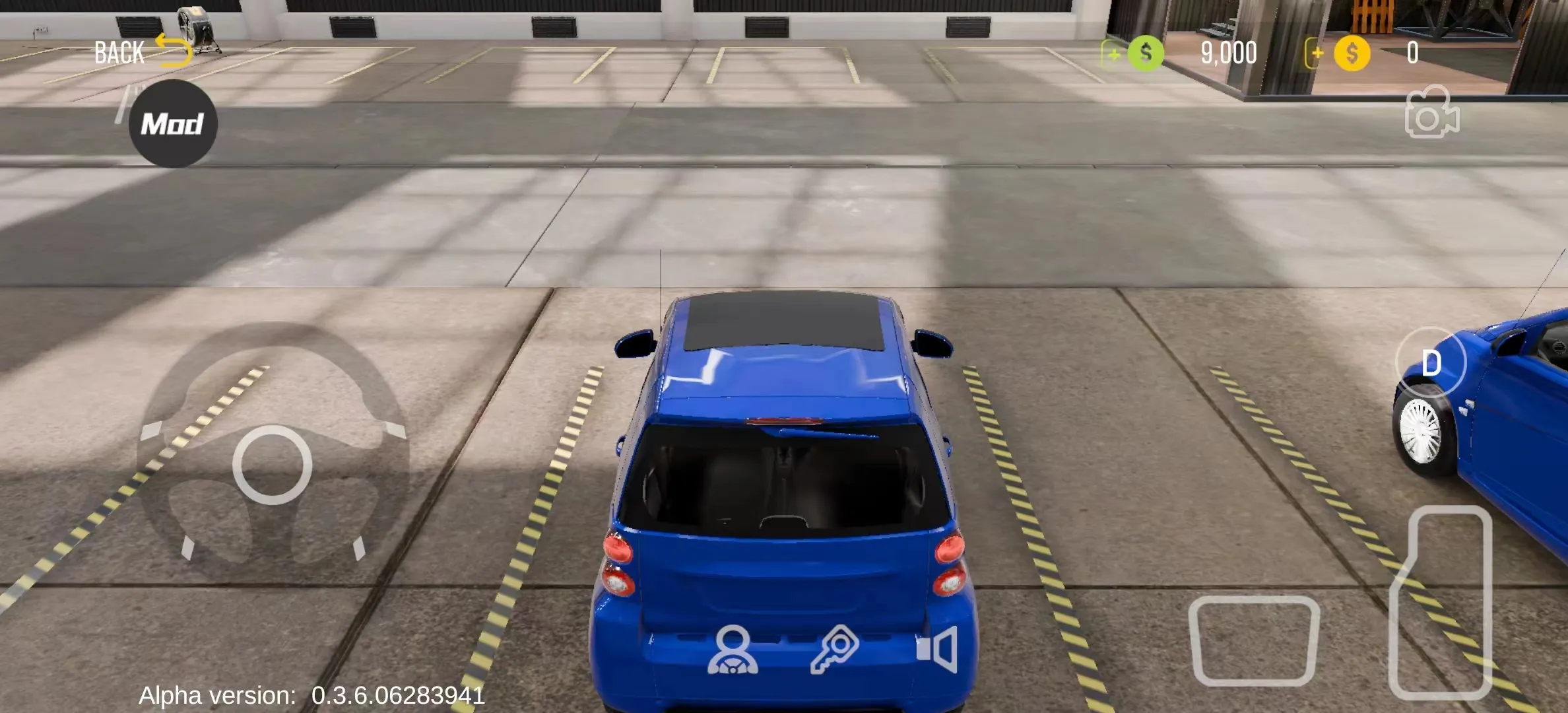Toggle the D drive gear selector

tap(1431, 362)
